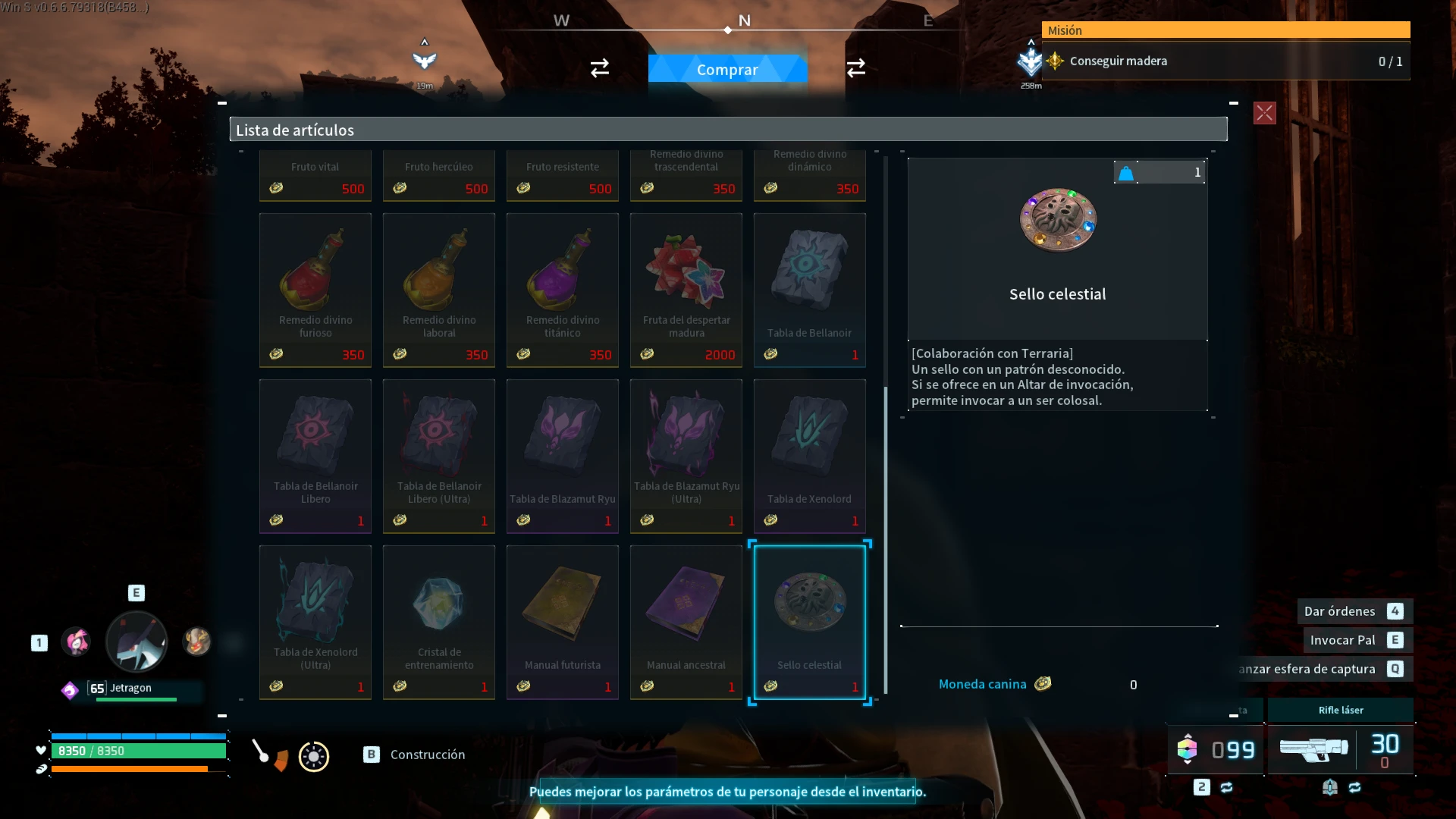Screen dimensions: 1456x819
Task: Cycle shop tab with the right swap arrows
Action: click(x=855, y=68)
